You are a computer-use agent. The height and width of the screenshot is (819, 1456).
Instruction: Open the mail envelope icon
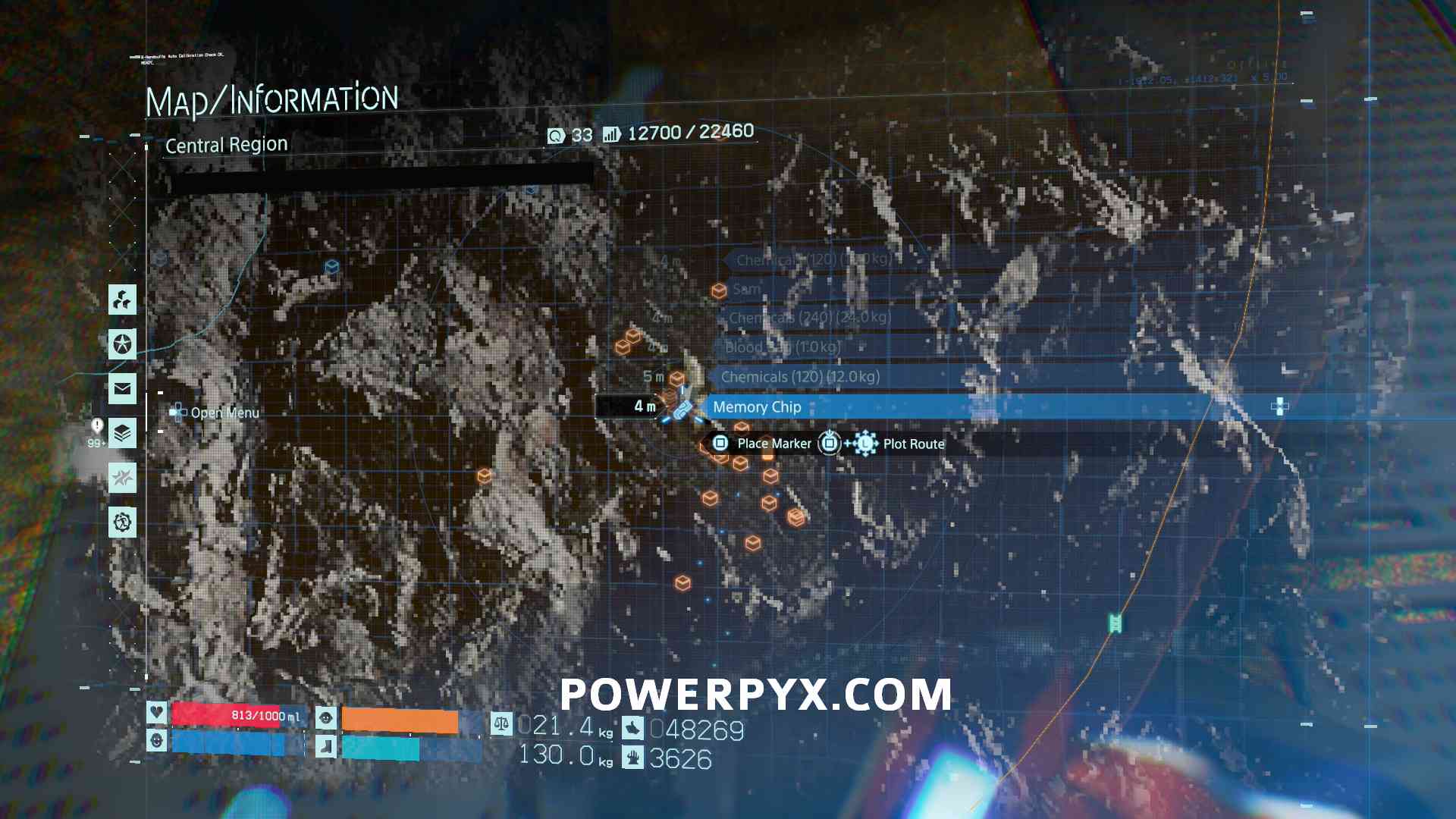122,389
